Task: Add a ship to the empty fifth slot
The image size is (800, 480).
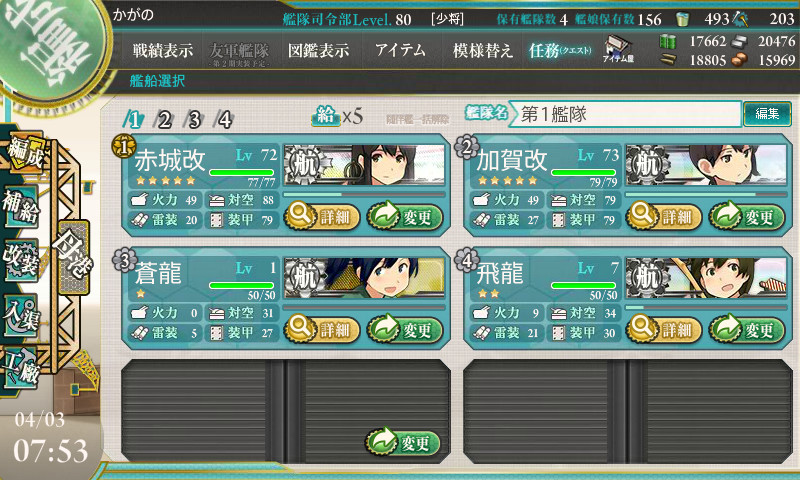Action: (x=404, y=442)
